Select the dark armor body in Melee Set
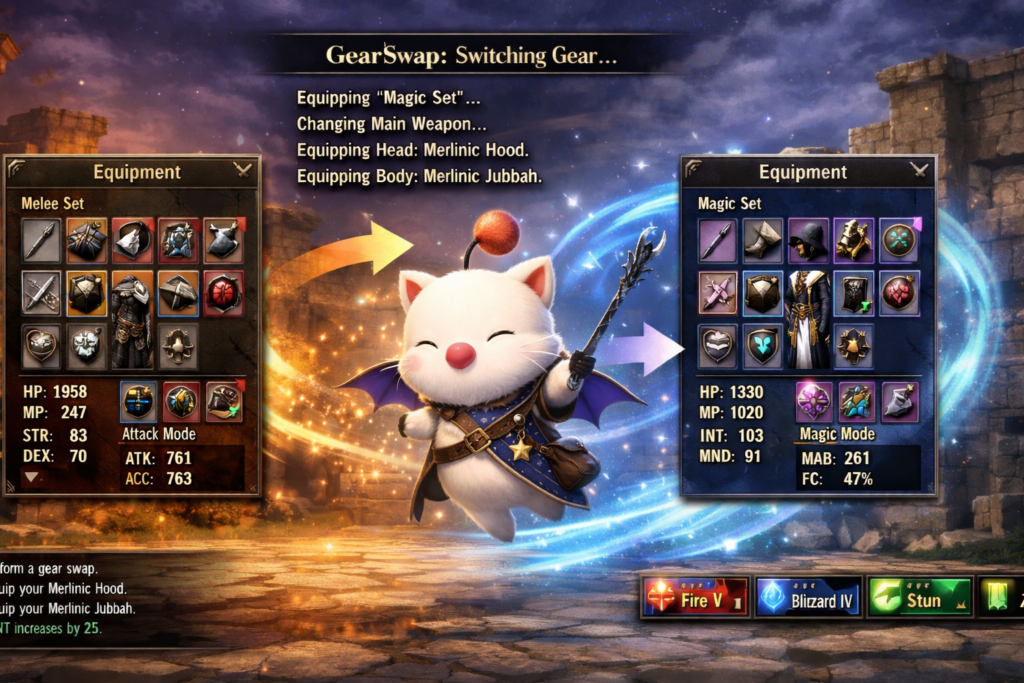 131,318
